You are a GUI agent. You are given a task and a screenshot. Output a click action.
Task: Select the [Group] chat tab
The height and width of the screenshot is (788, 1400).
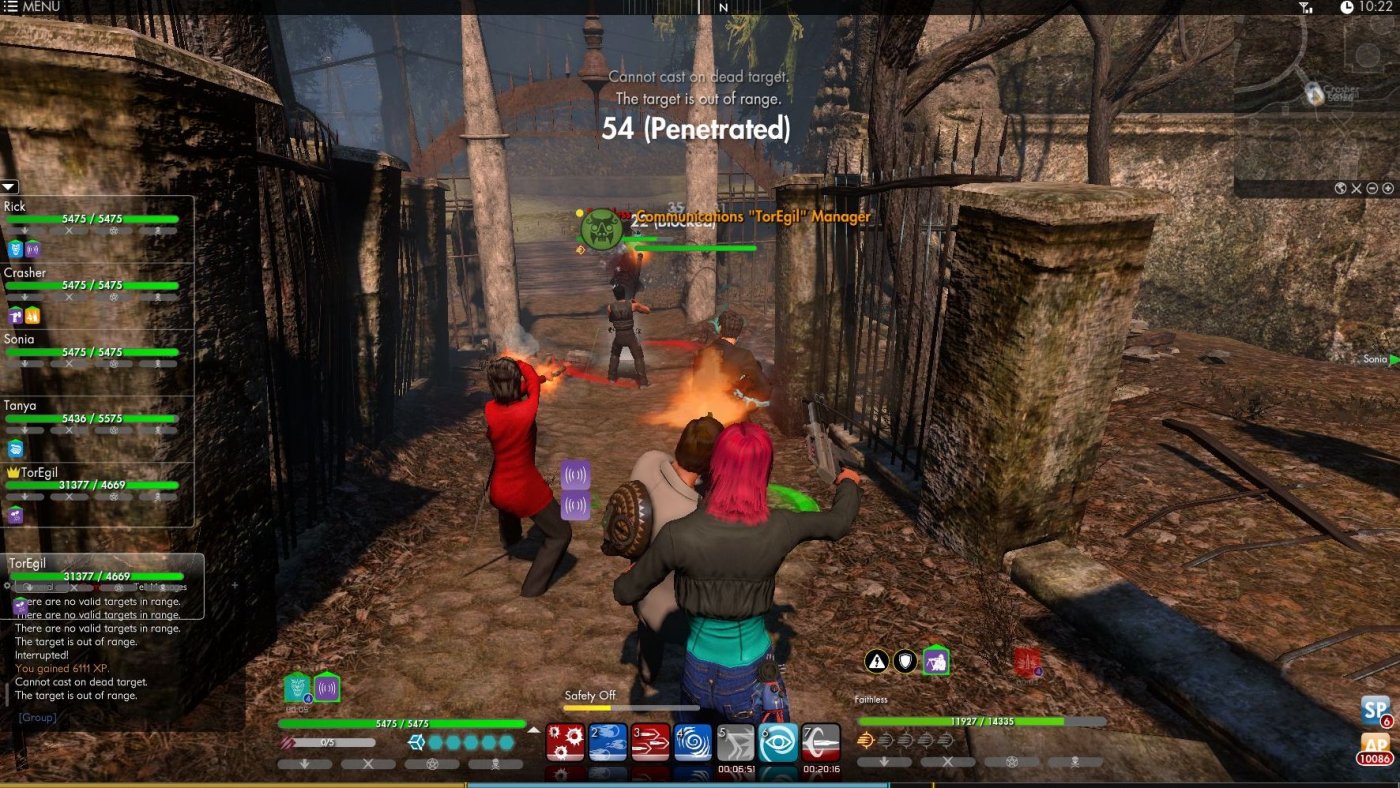click(35, 717)
